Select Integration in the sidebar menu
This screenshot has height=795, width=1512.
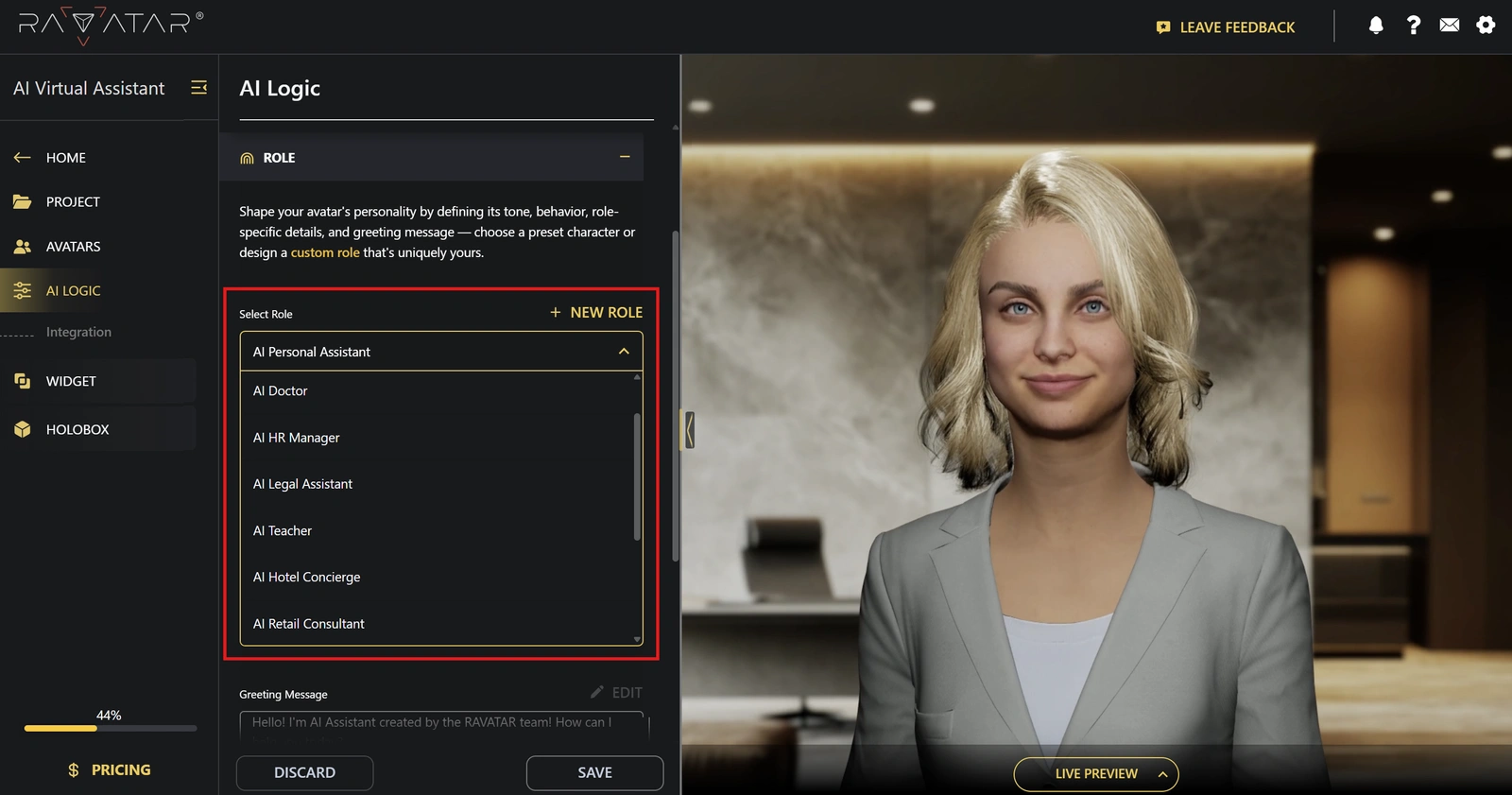coord(78,332)
